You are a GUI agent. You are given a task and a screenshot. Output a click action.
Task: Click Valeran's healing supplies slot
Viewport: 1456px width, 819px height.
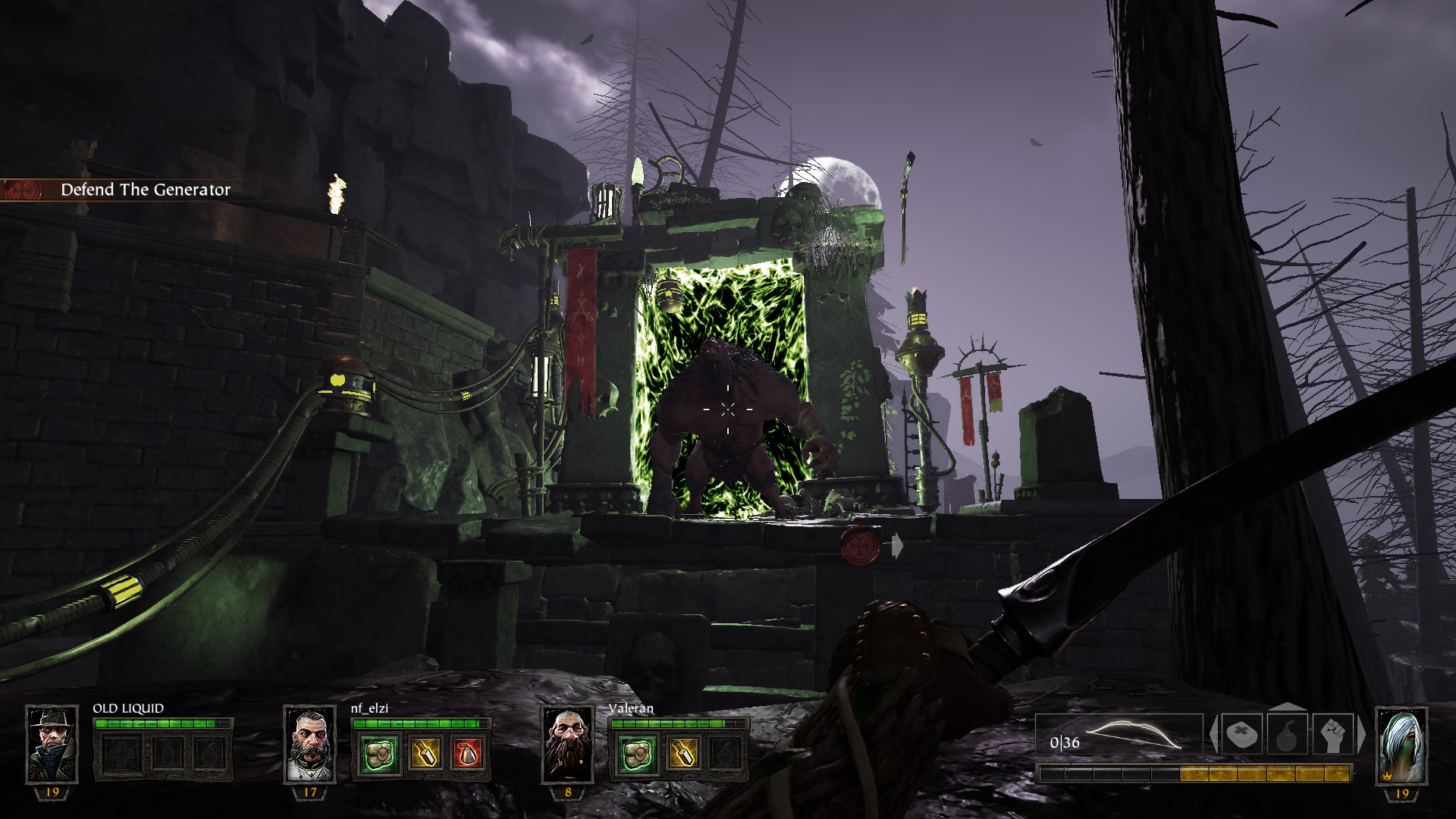pyautogui.click(x=635, y=754)
